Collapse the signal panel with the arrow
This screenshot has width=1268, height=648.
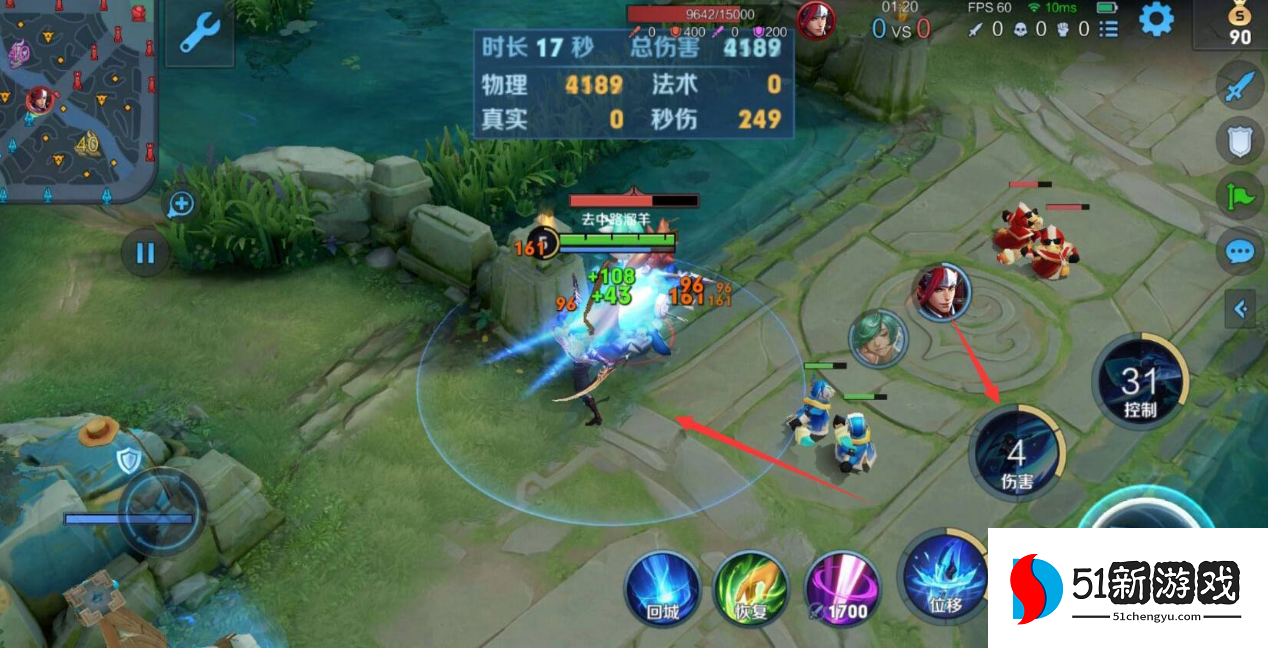[1241, 309]
